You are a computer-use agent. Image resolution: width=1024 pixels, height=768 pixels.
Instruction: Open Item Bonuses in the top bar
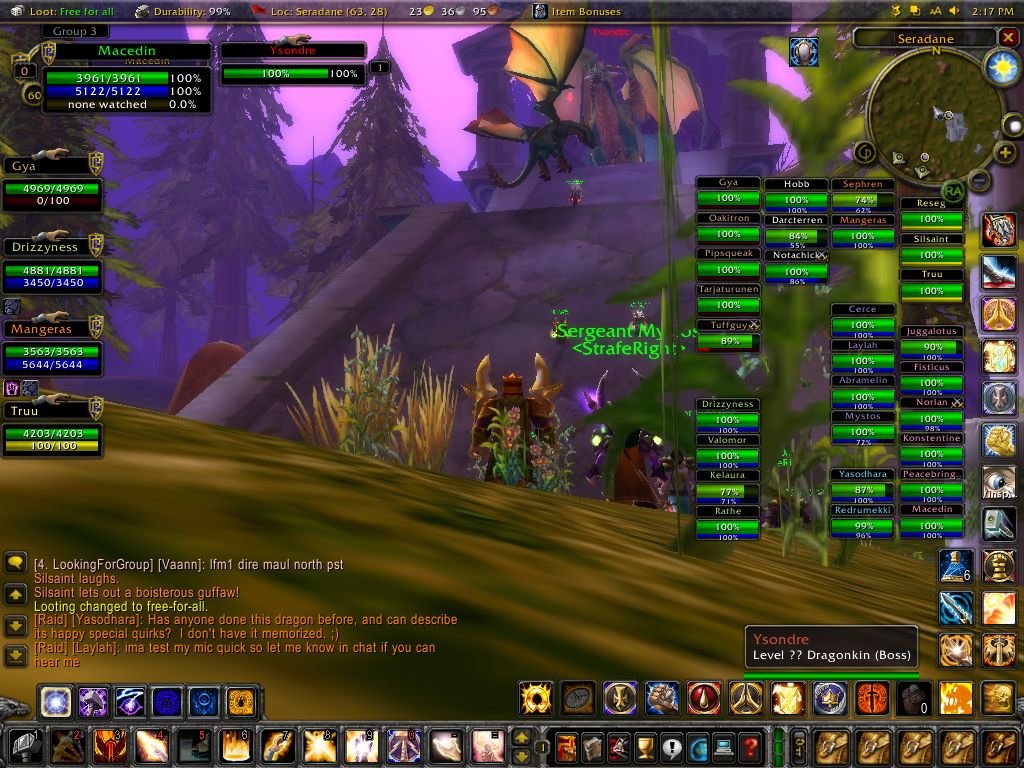pyautogui.click(x=590, y=11)
